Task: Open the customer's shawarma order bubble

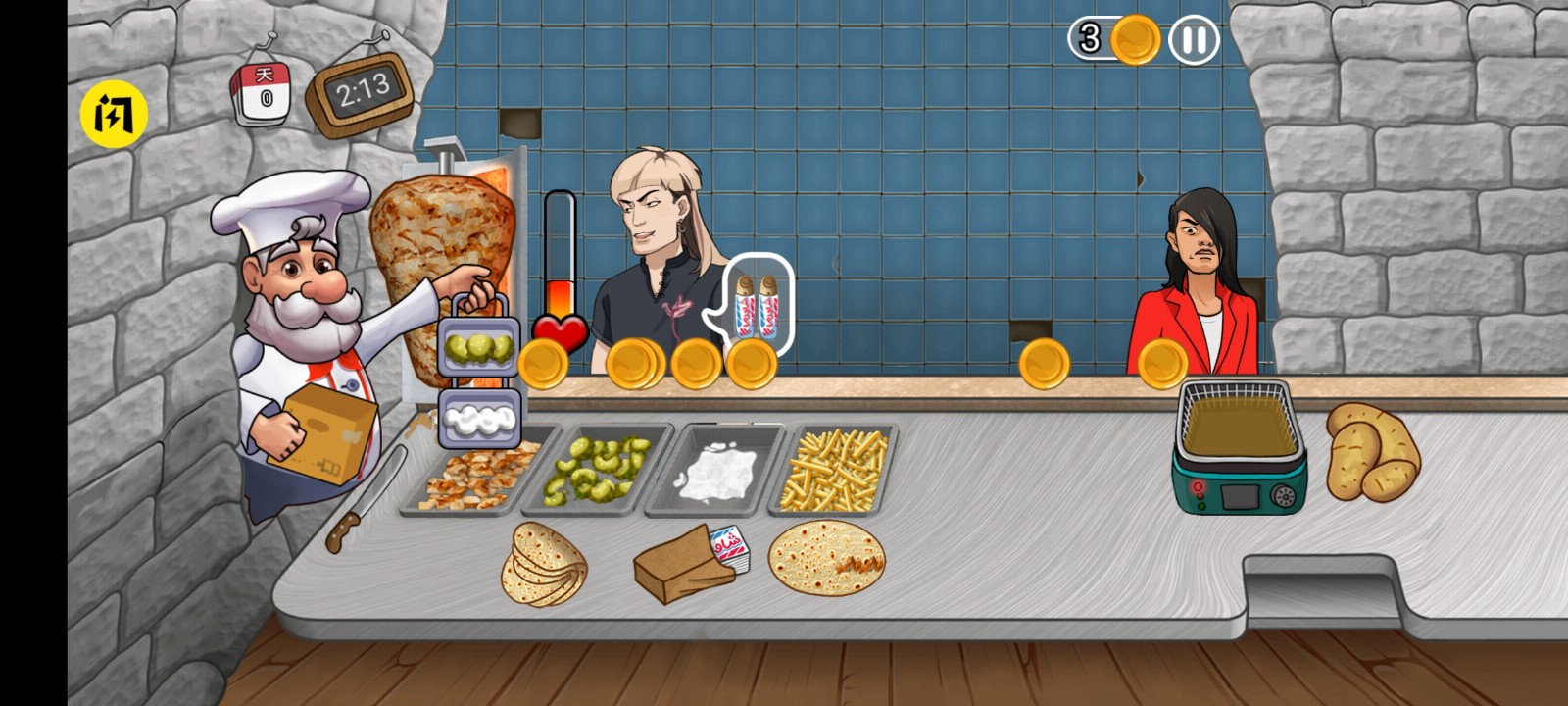Action: pos(759,304)
